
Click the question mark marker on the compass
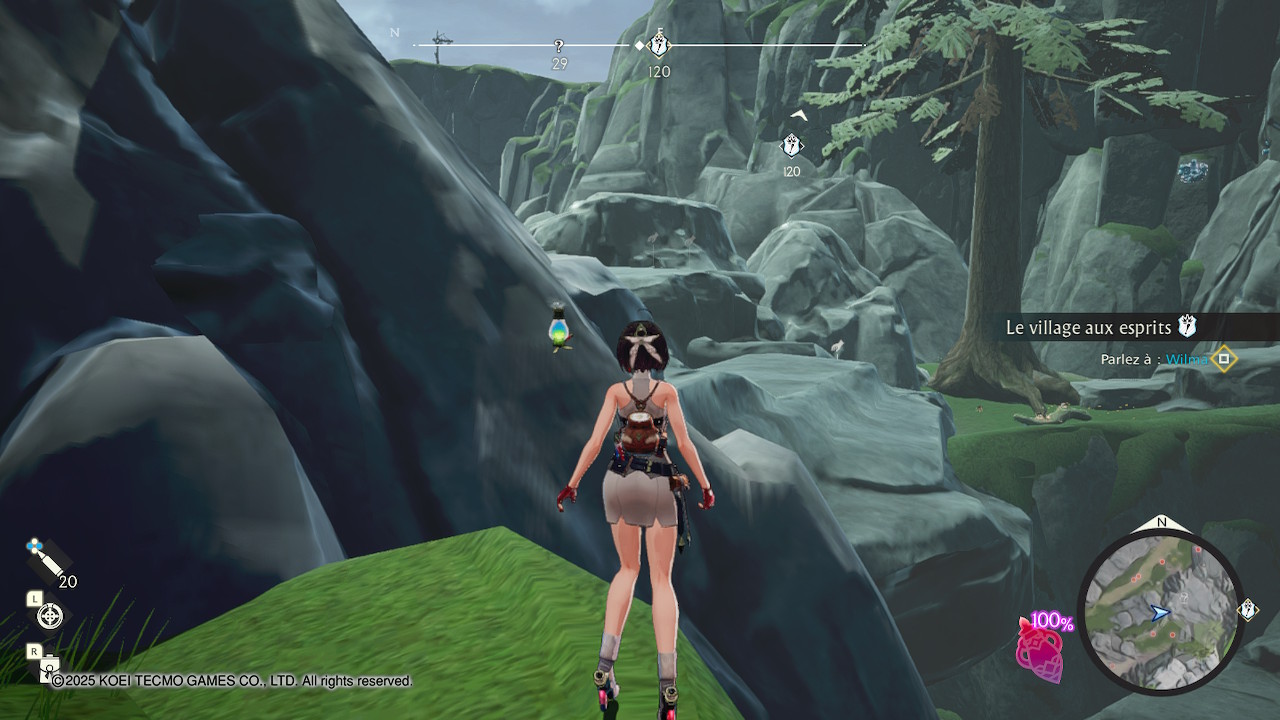coord(559,46)
